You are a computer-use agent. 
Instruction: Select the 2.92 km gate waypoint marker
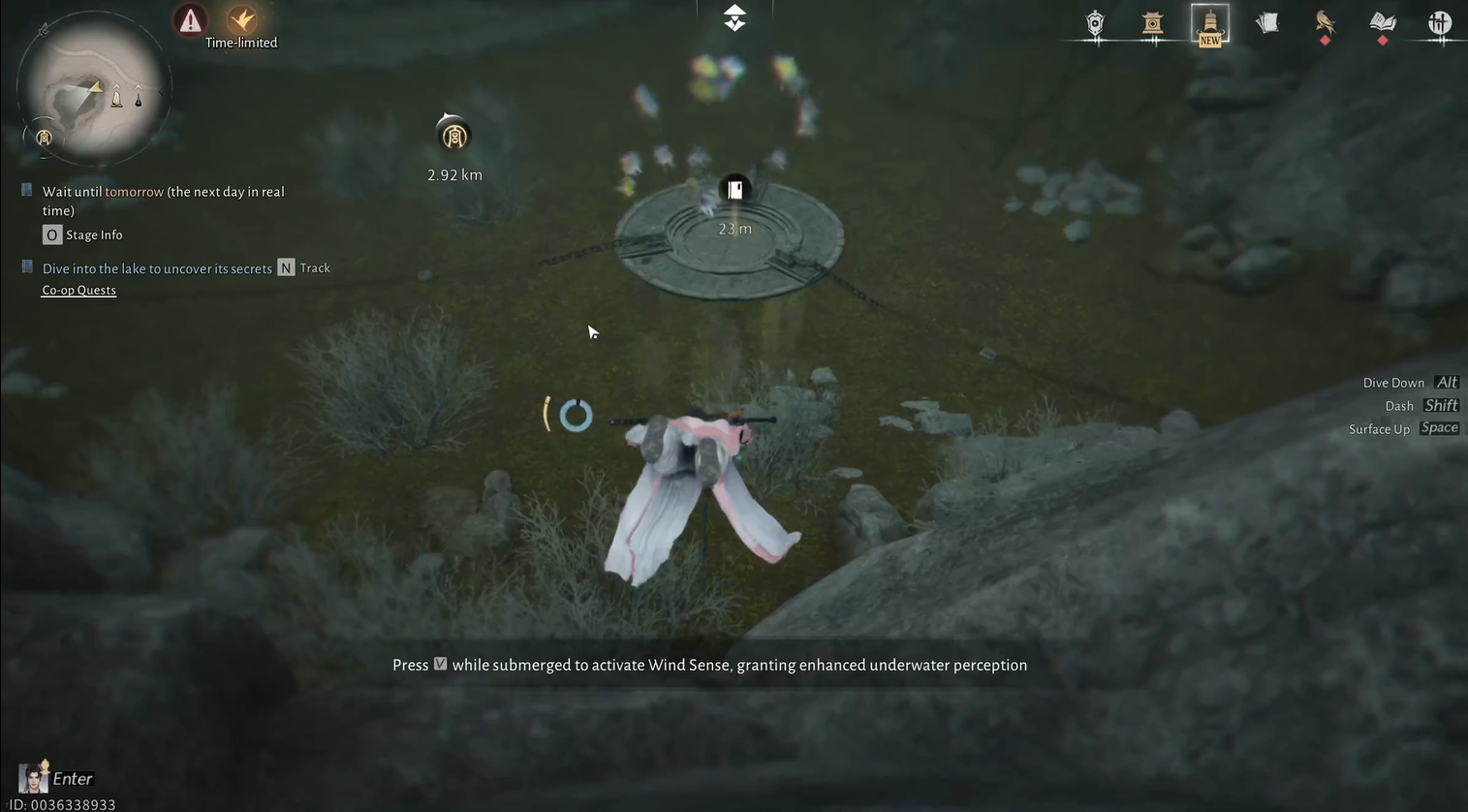pyautogui.click(x=453, y=136)
